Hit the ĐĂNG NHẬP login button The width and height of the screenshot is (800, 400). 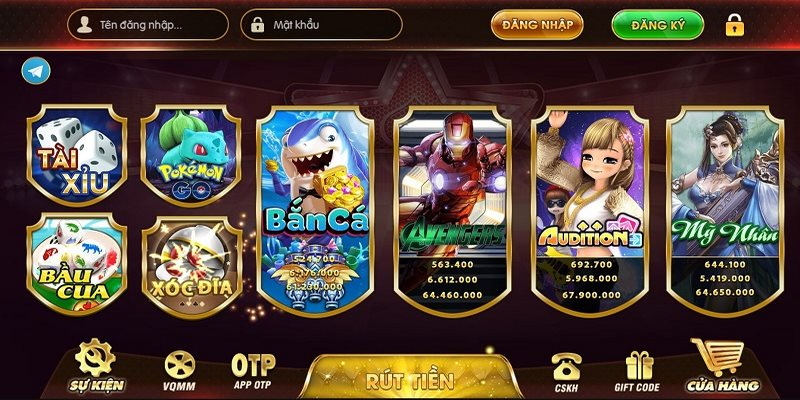pos(536,24)
